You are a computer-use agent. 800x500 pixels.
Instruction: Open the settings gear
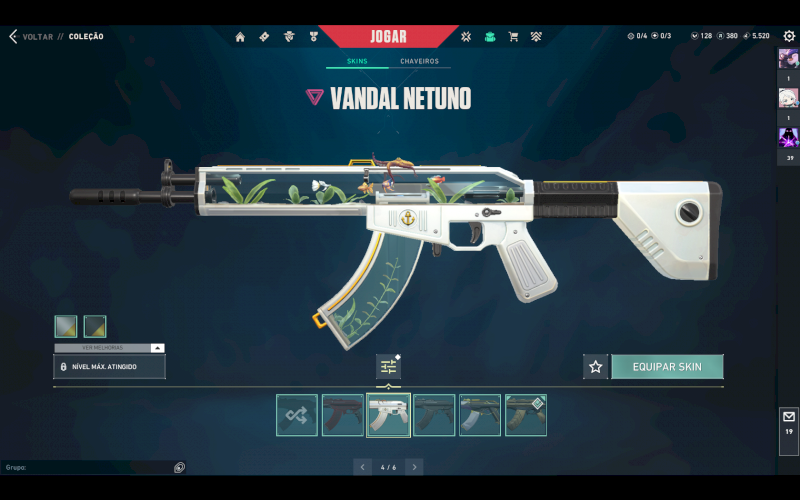789,36
